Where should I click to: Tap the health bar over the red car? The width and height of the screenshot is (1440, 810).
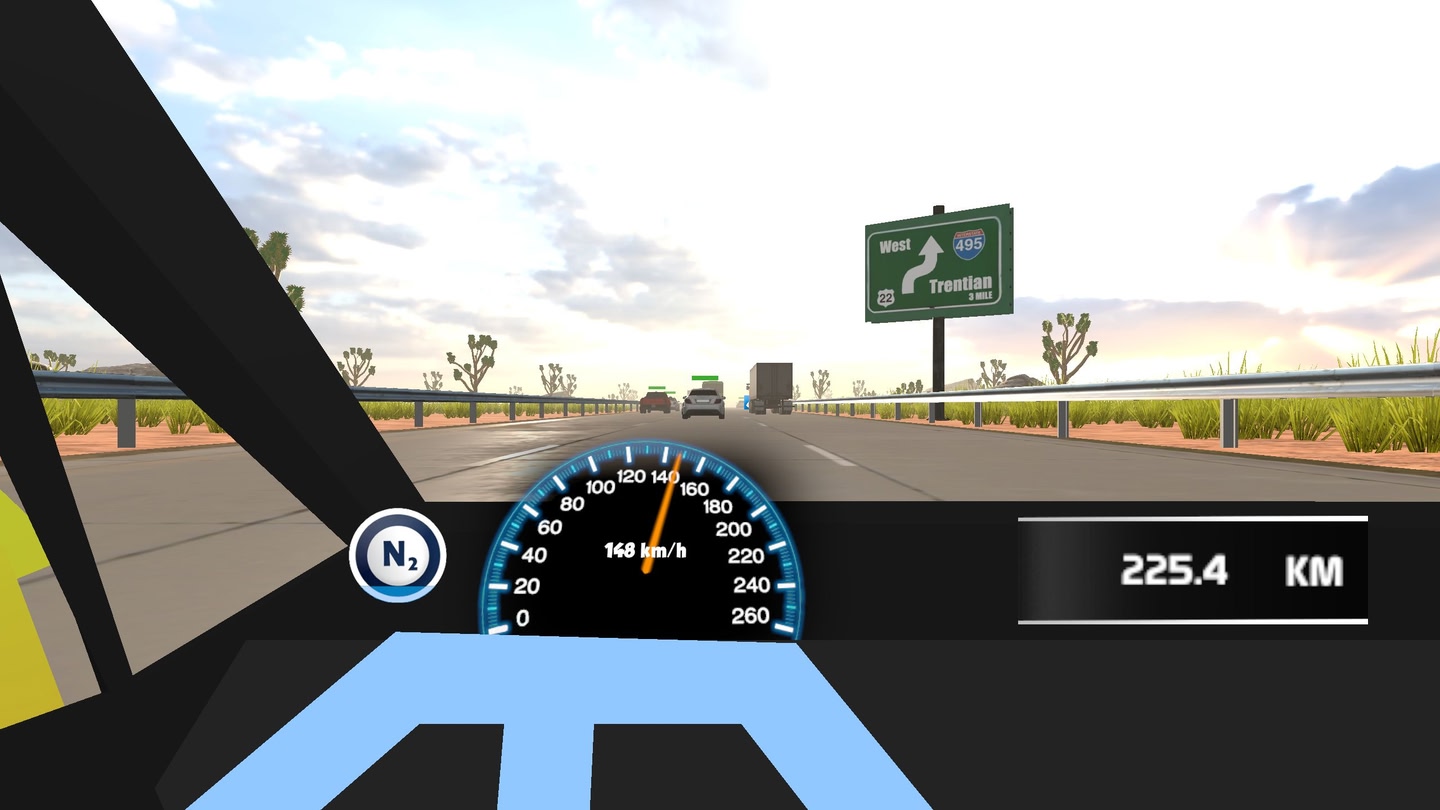point(657,388)
